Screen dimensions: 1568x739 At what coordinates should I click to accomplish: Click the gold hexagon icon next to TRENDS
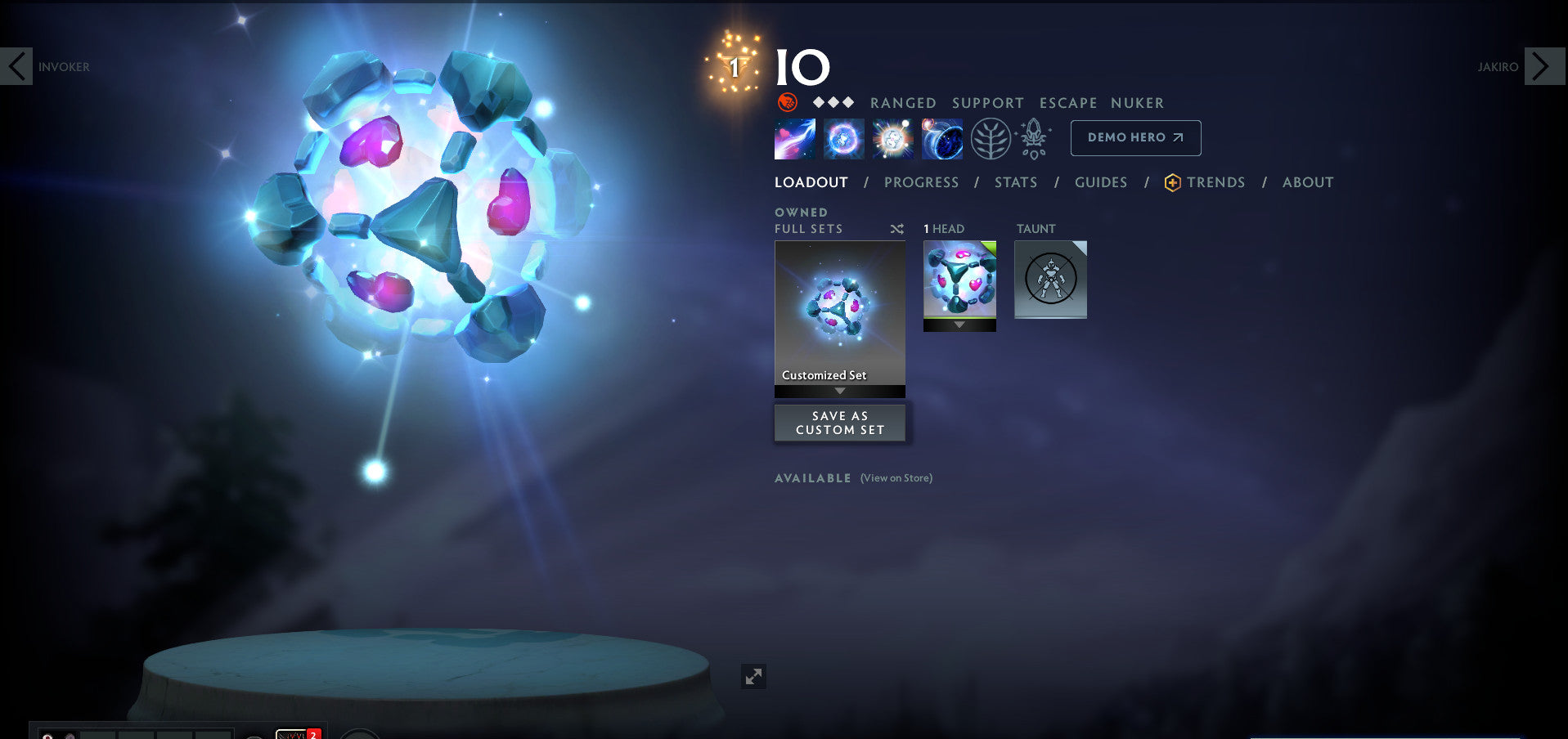pyautogui.click(x=1172, y=182)
